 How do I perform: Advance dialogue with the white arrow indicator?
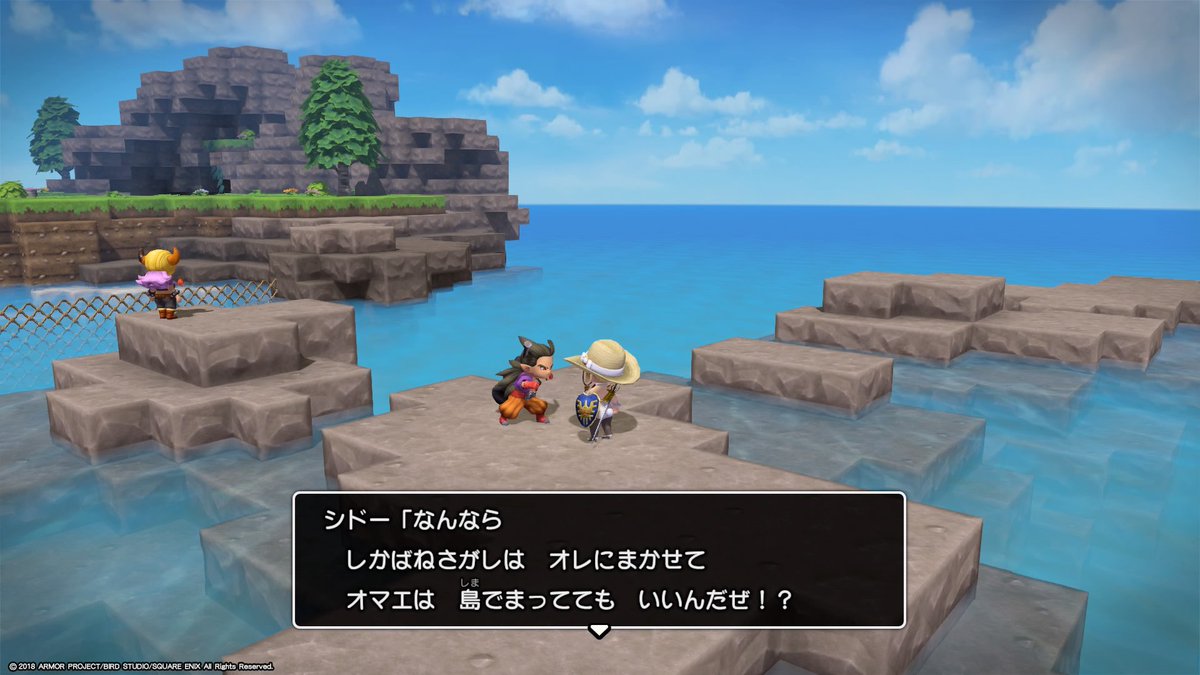click(x=598, y=631)
